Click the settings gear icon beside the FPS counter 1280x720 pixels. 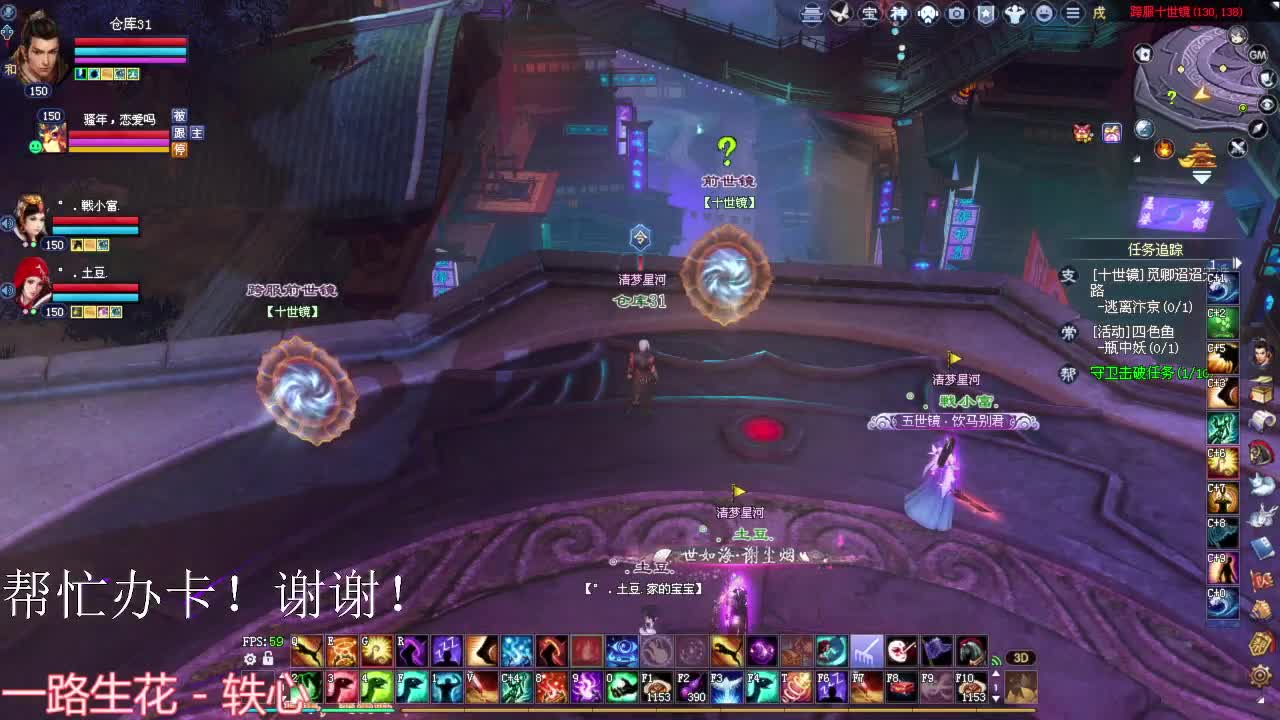click(x=249, y=658)
